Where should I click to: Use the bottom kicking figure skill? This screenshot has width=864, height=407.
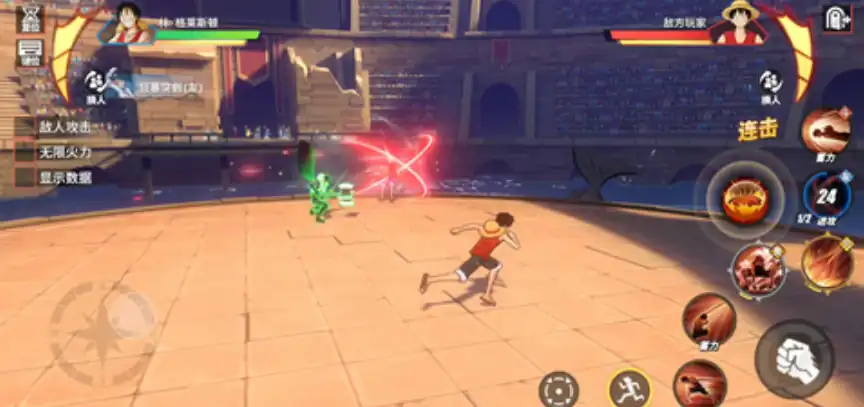point(699,384)
